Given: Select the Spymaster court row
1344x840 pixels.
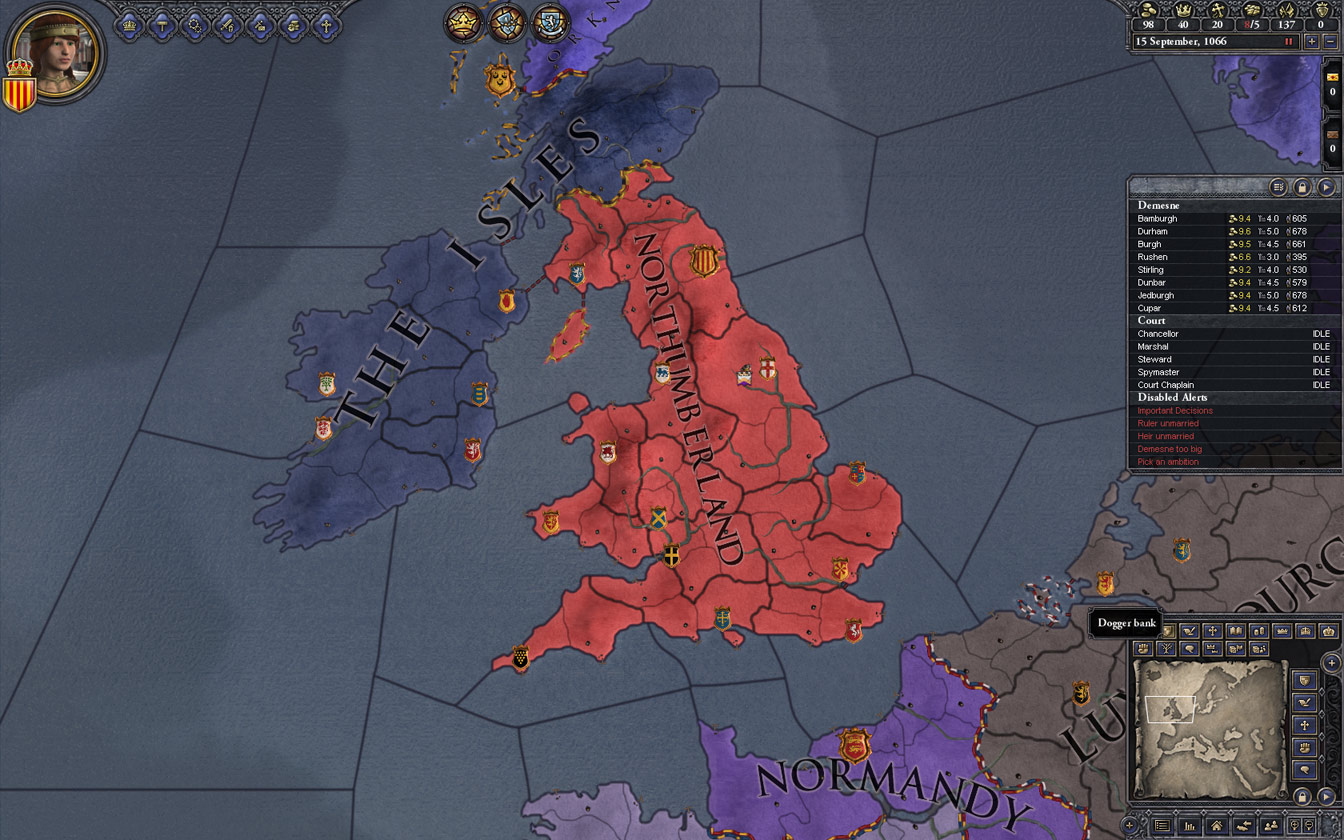Looking at the screenshot, I should coord(1158,372).
